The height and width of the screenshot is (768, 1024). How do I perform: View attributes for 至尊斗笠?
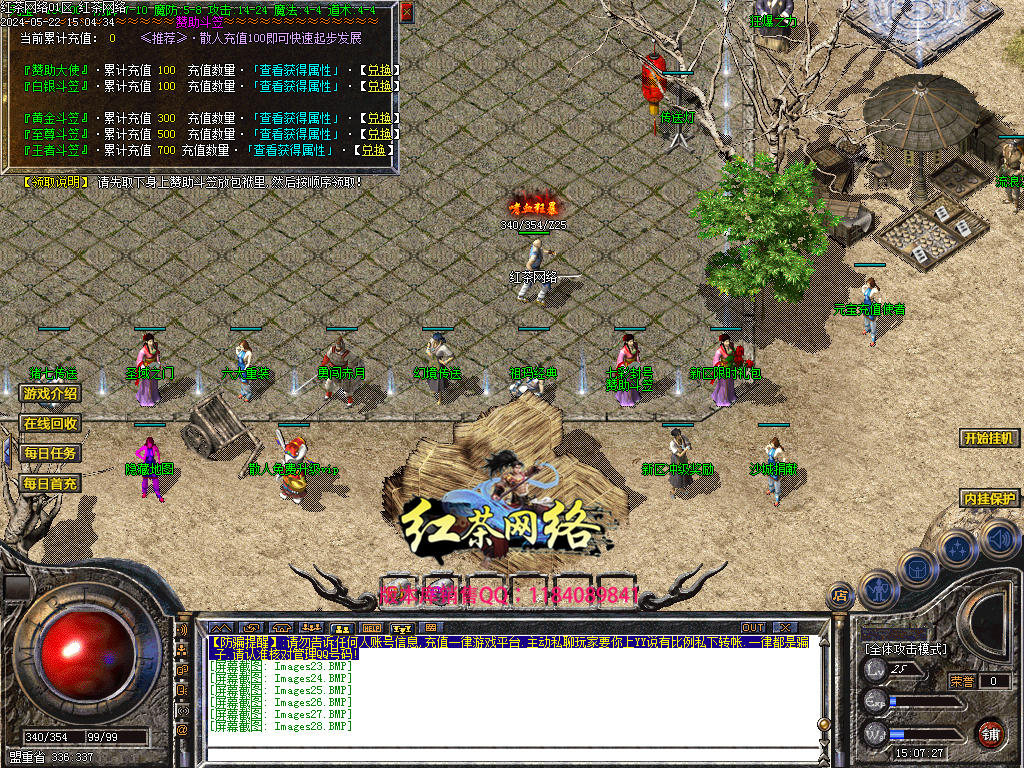pos(298,134)
